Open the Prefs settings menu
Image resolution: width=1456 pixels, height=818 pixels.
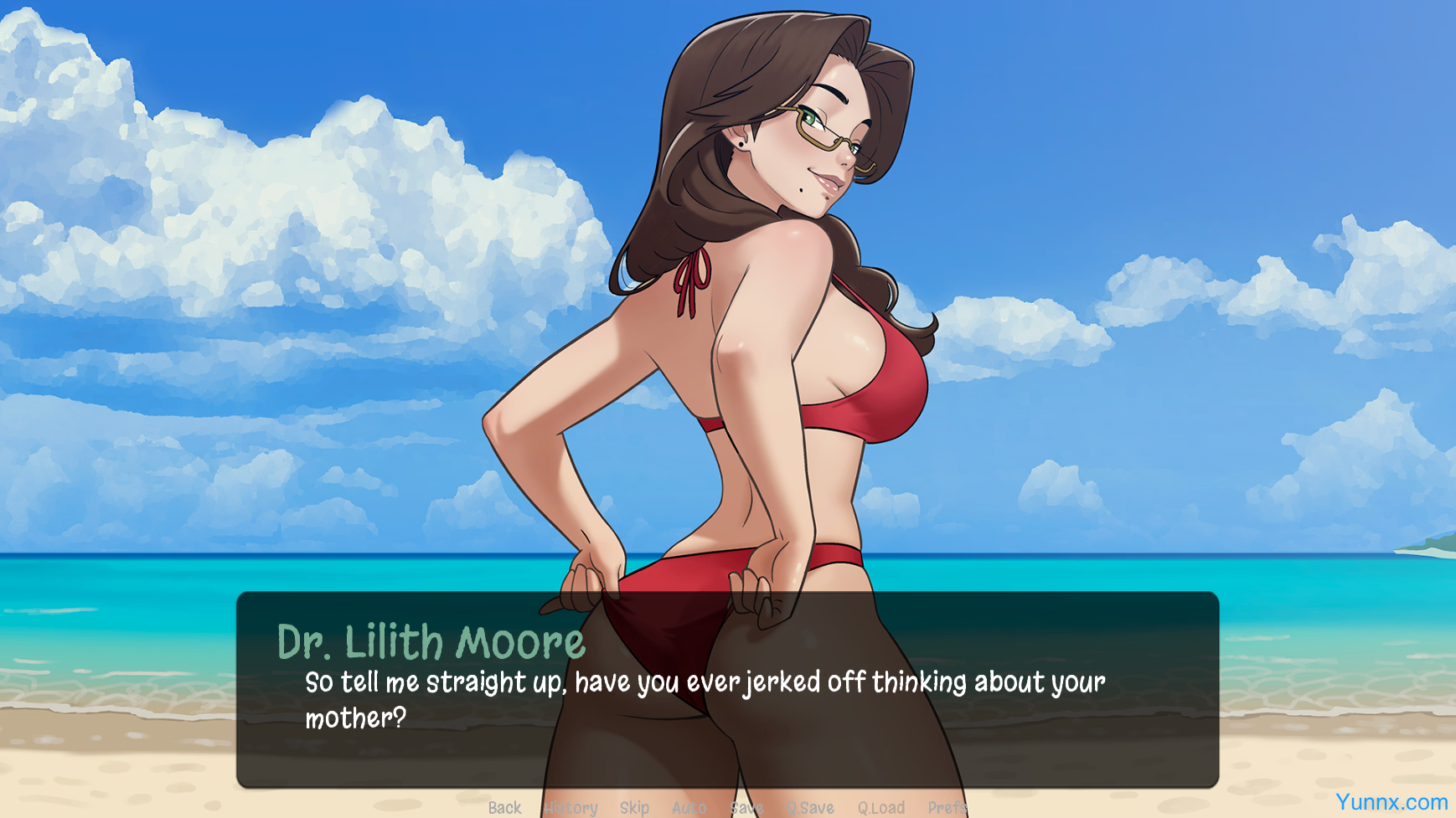coord(947,808)
